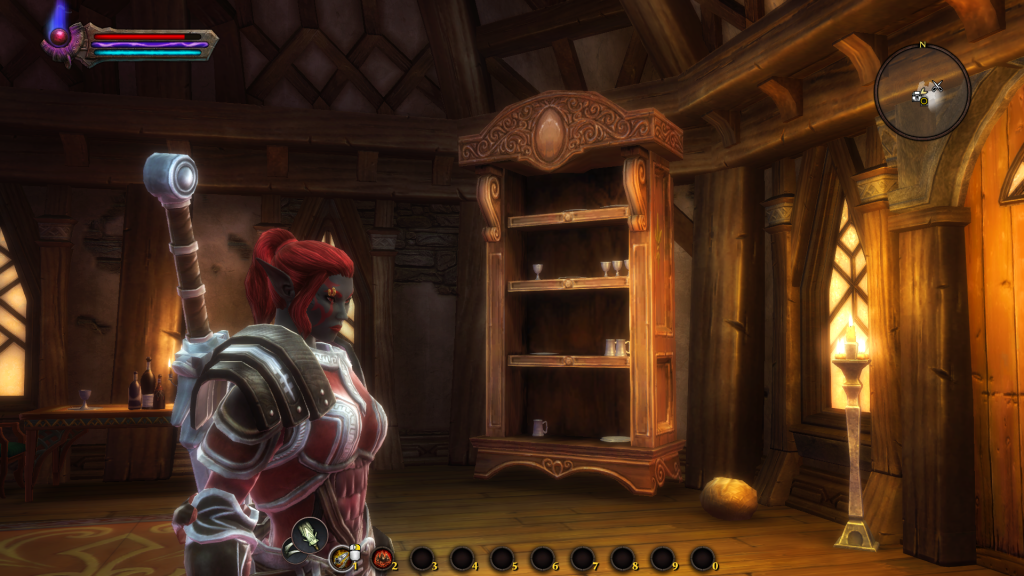Click the circular minimap
This screenshot has width=1024, height=576.
click(922, 92)
